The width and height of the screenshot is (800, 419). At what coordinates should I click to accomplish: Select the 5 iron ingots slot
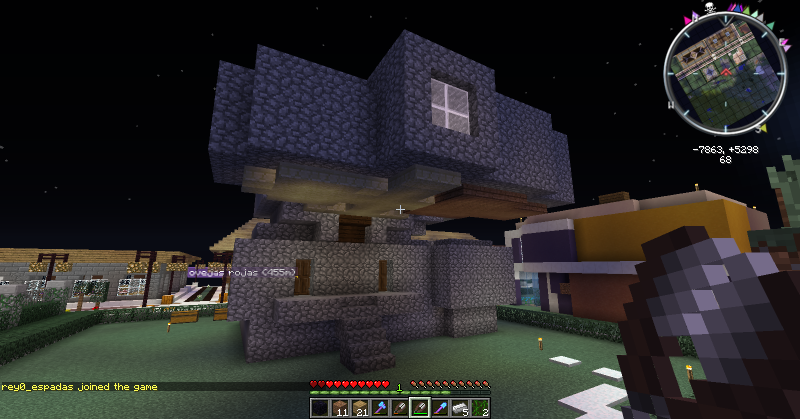(x=460, y=408)
